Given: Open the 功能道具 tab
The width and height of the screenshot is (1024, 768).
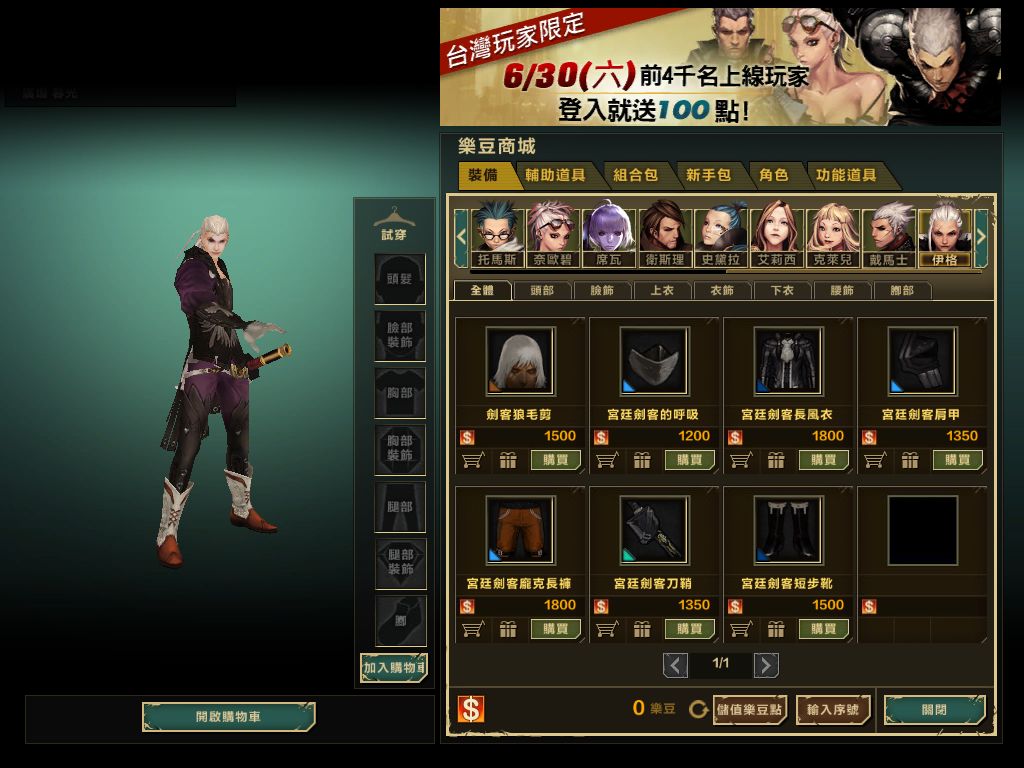Looking at the screenshot, I should [x=846, y=175].
